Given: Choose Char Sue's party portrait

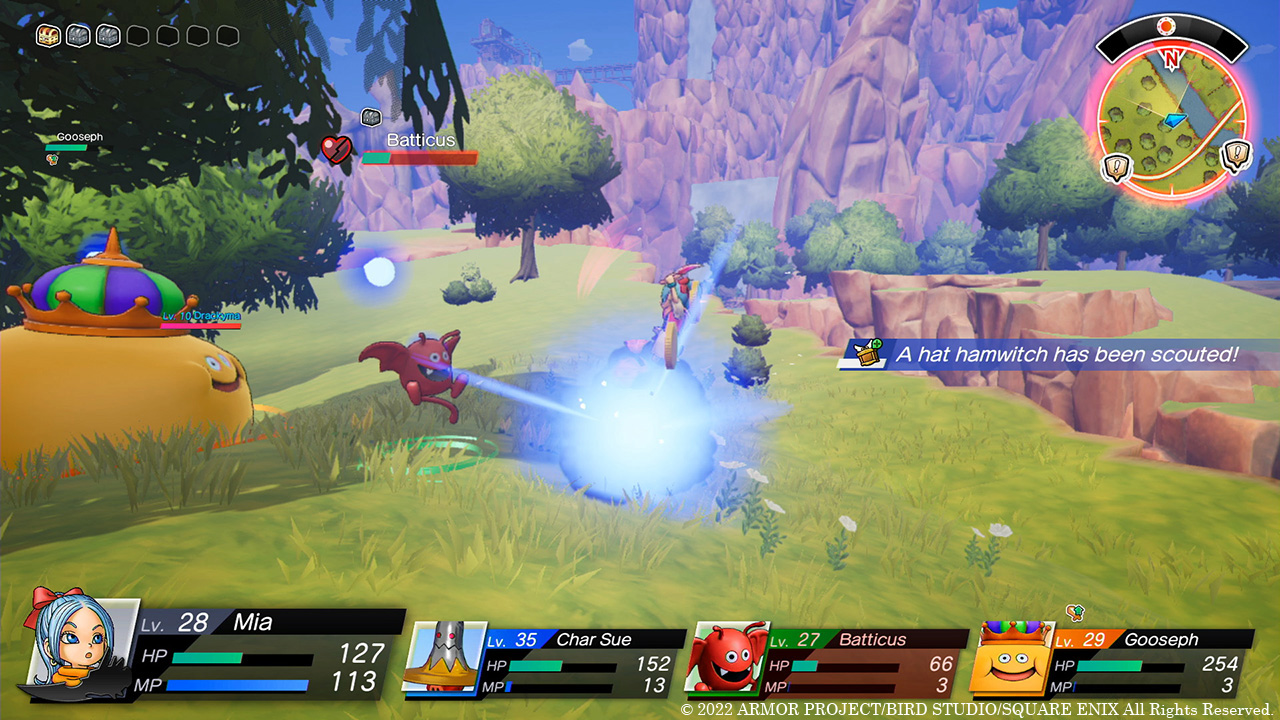Looking at the screenshot, I should (x=442, y=656).
